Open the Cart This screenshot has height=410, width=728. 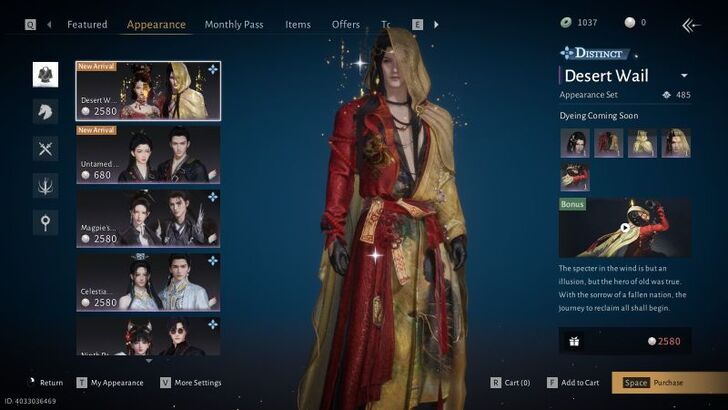(510, 383)
